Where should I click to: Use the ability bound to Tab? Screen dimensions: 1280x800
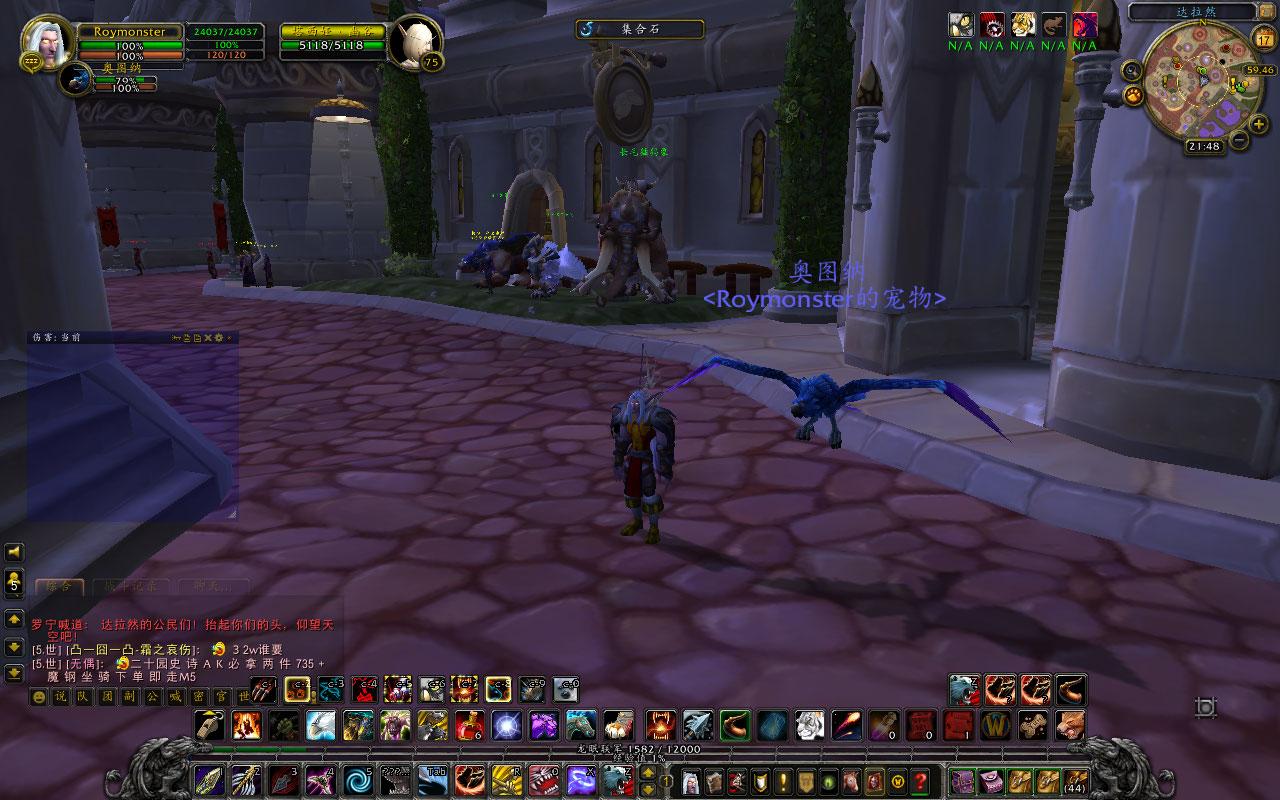tap(432, 779)
